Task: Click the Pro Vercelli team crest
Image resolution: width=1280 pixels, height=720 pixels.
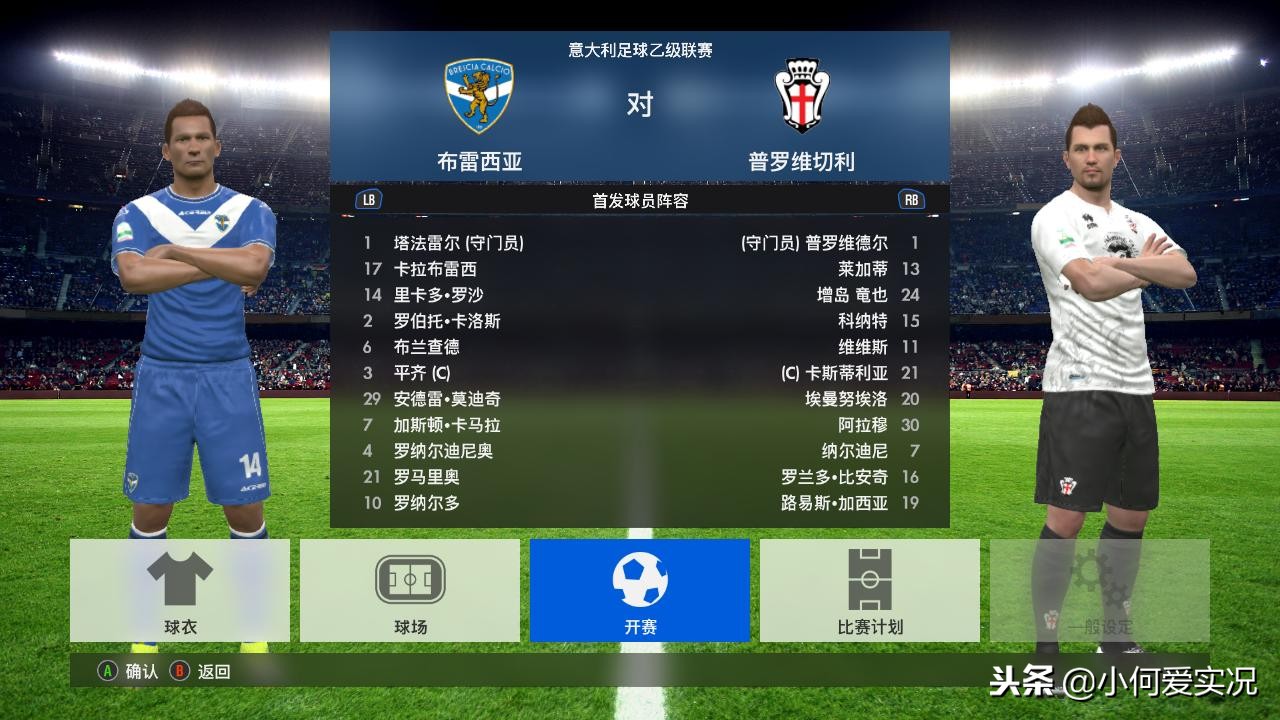Action: [800, 92]
